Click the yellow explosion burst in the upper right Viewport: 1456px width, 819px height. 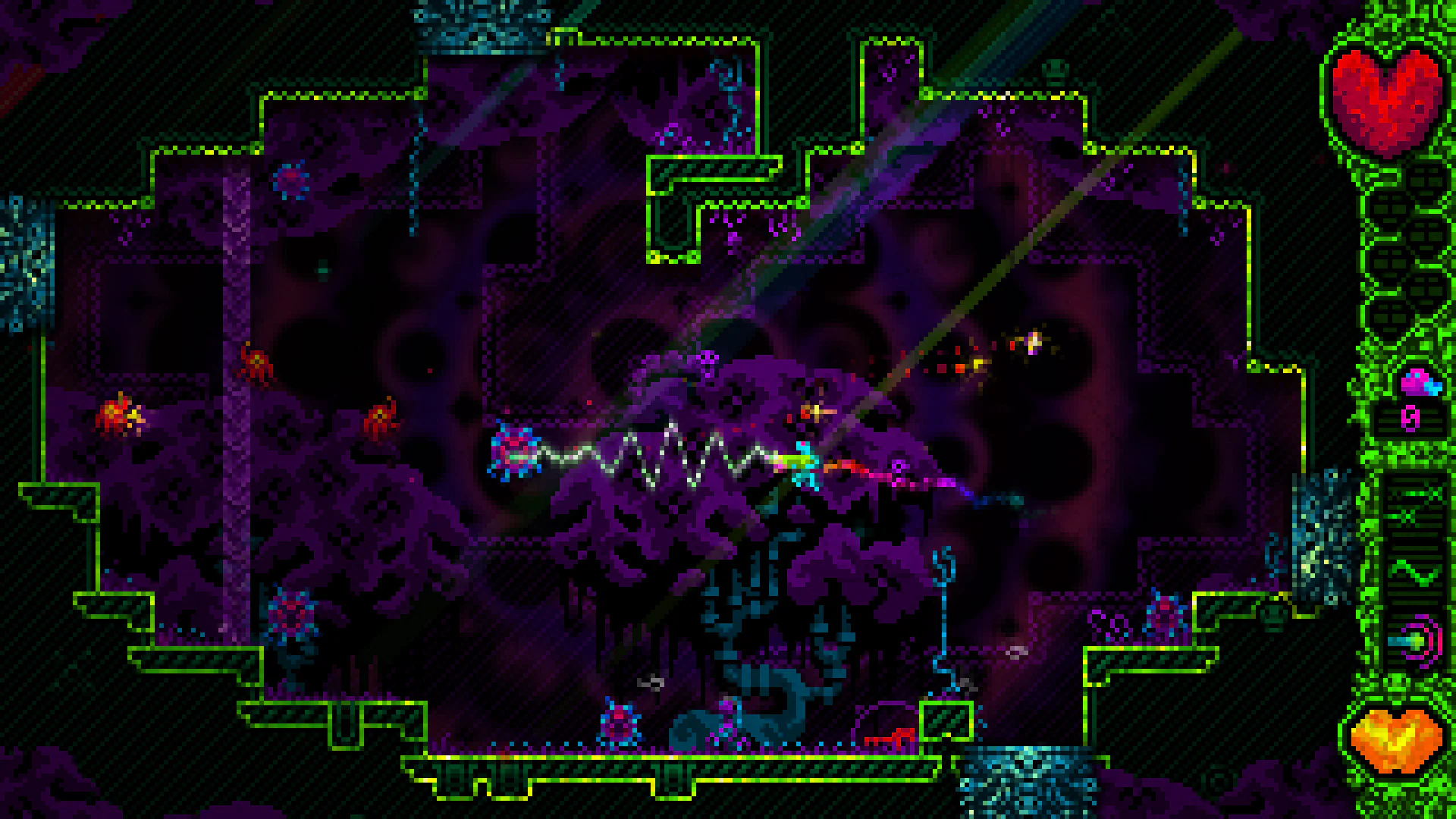pos(1031,341)
